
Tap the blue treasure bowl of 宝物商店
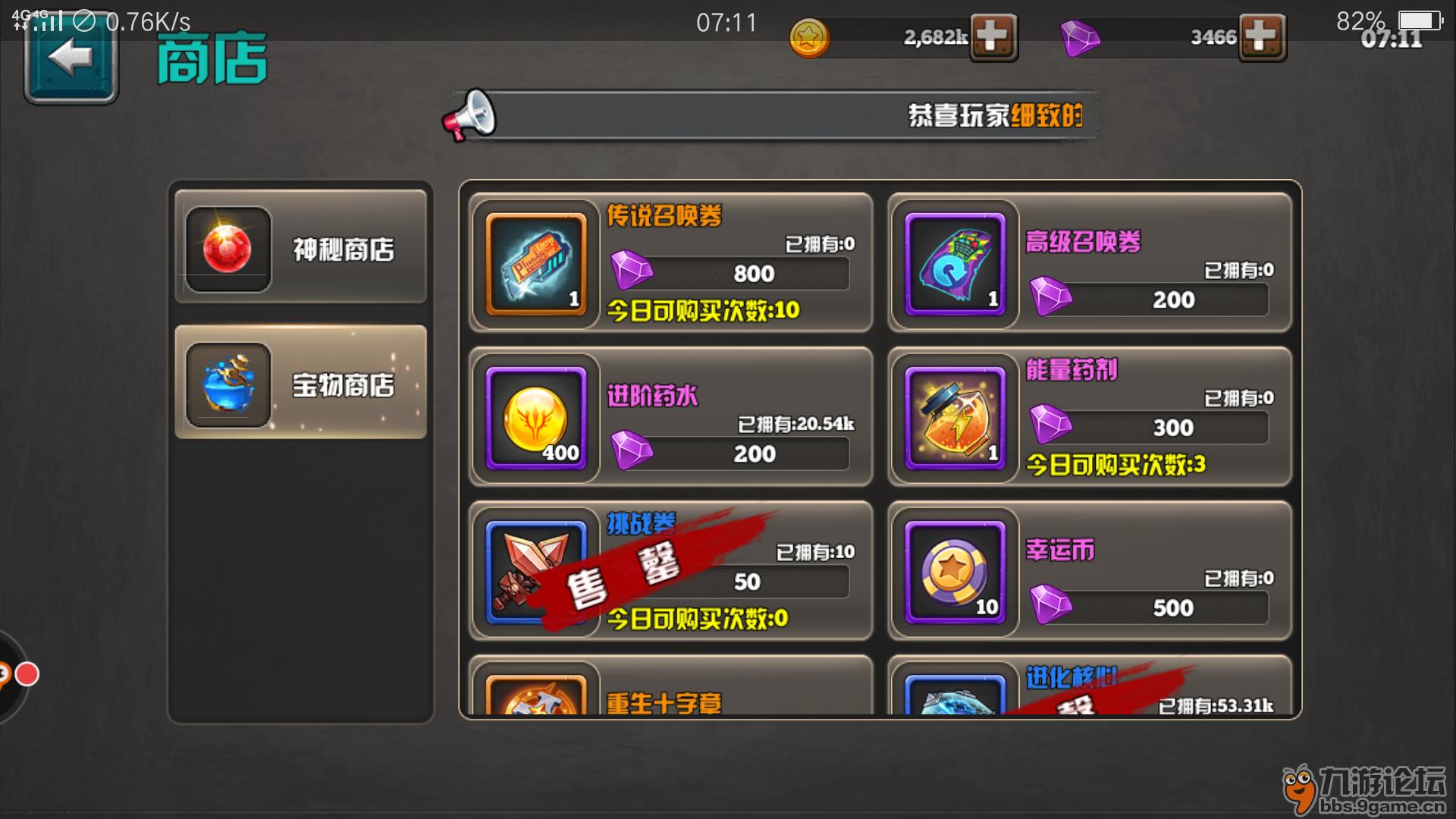point(227,385)
